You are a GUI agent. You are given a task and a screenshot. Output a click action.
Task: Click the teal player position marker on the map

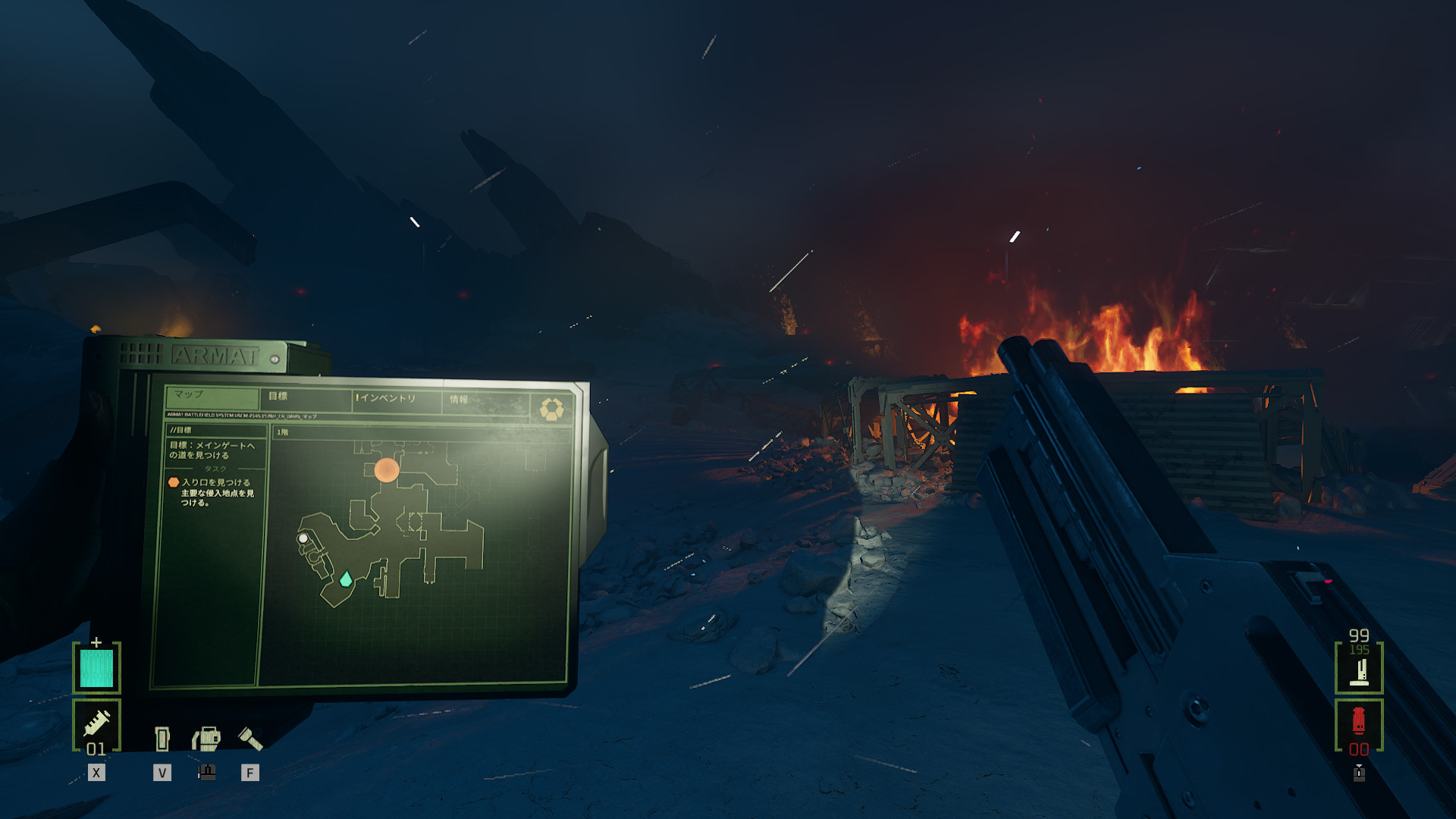[x=346, y=580]
